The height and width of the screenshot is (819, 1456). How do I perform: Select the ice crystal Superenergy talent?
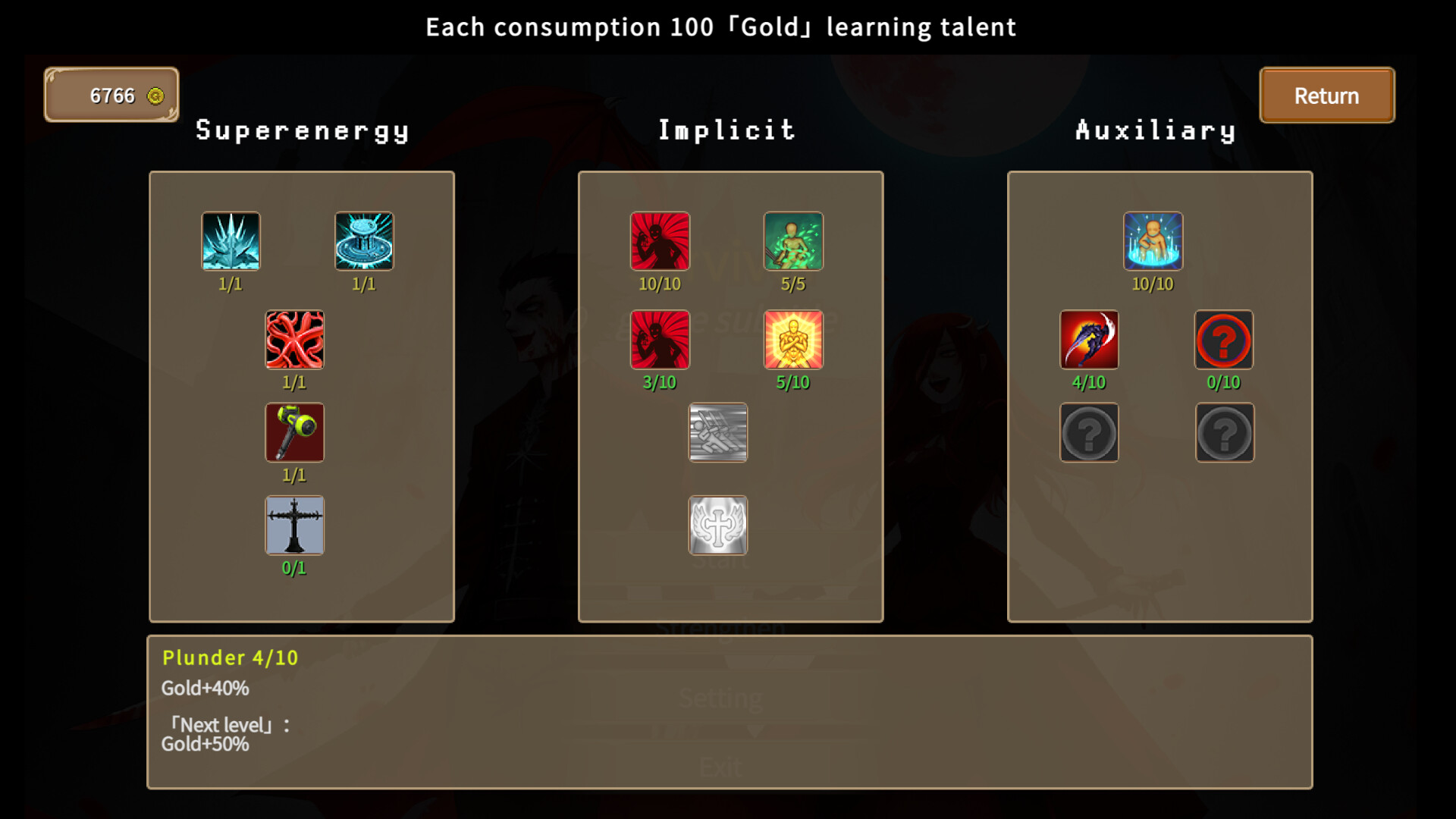231,241
